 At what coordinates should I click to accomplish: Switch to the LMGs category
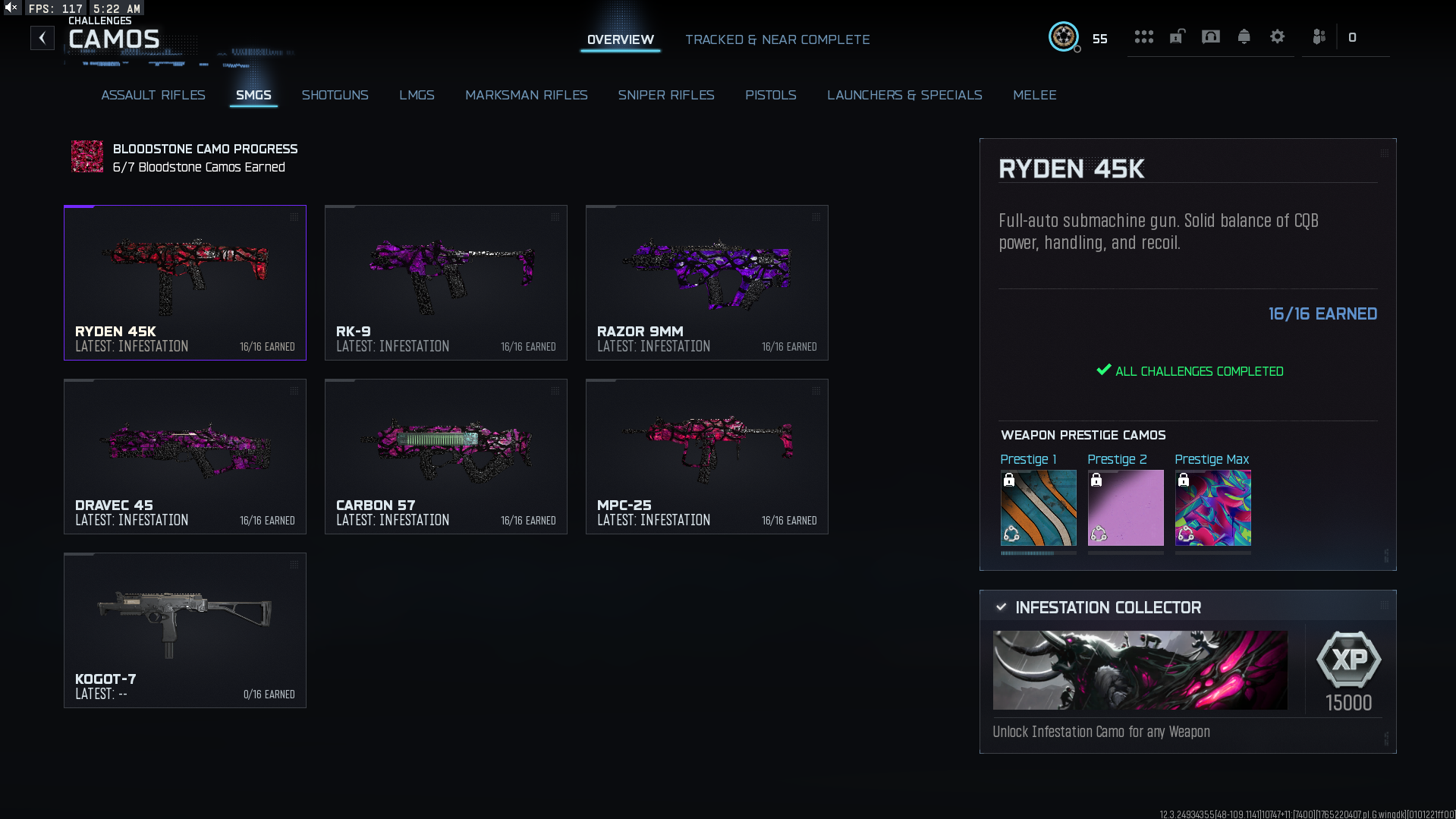[417, 95]
